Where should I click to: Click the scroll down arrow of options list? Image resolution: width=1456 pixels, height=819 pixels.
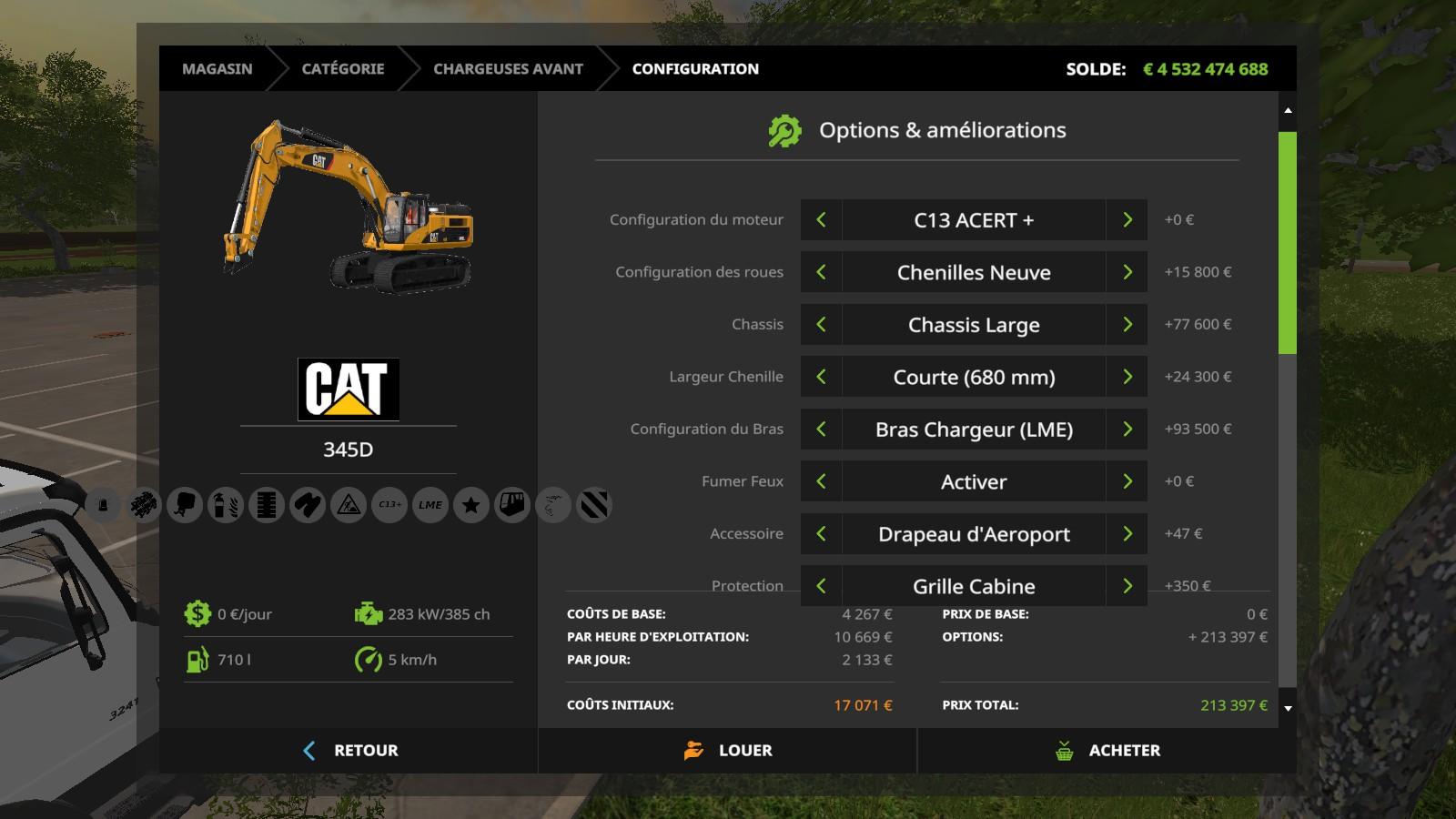tap(1288, 708)
